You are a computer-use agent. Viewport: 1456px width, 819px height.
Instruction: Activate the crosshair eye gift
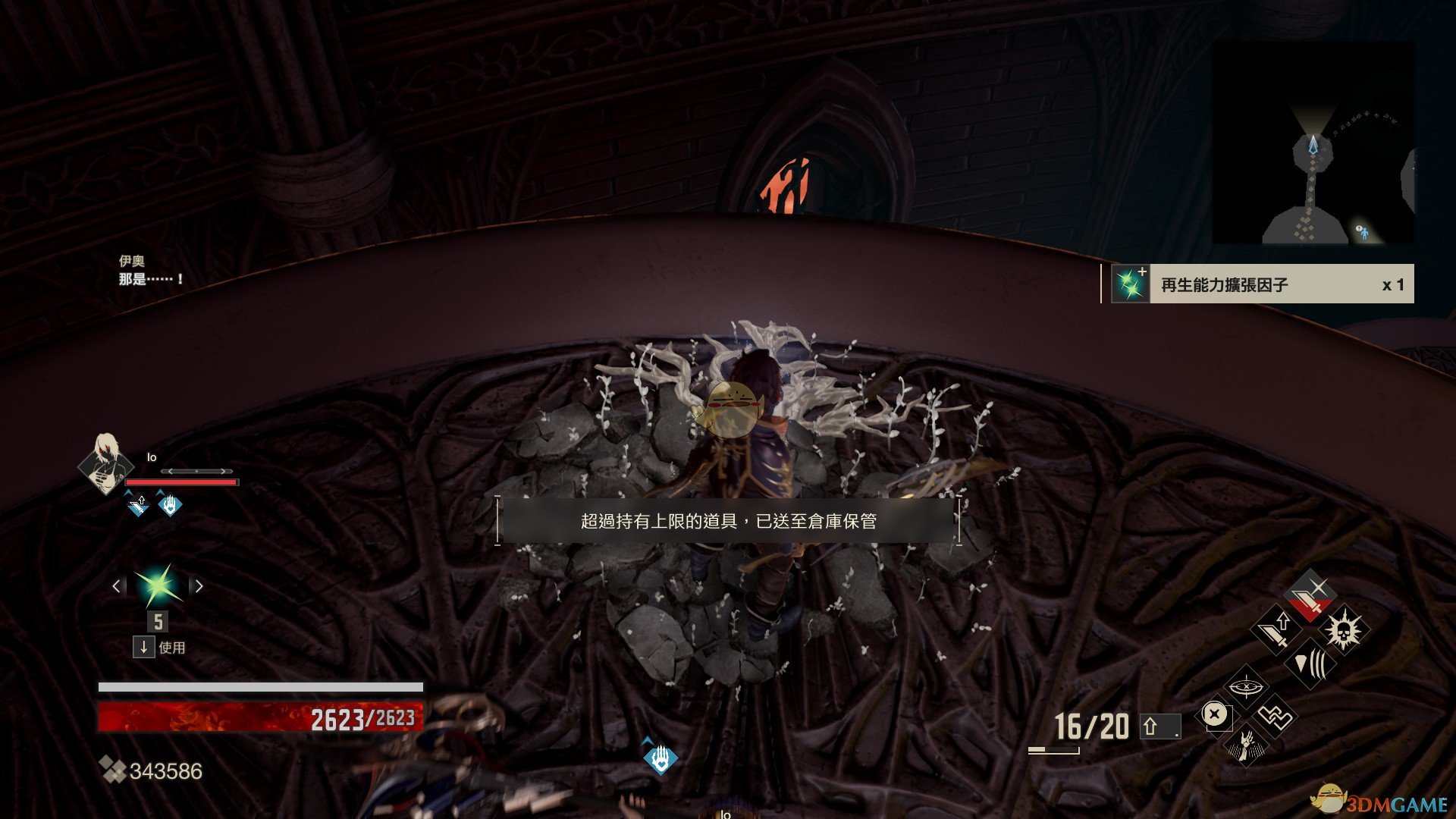coord(1244,686)
